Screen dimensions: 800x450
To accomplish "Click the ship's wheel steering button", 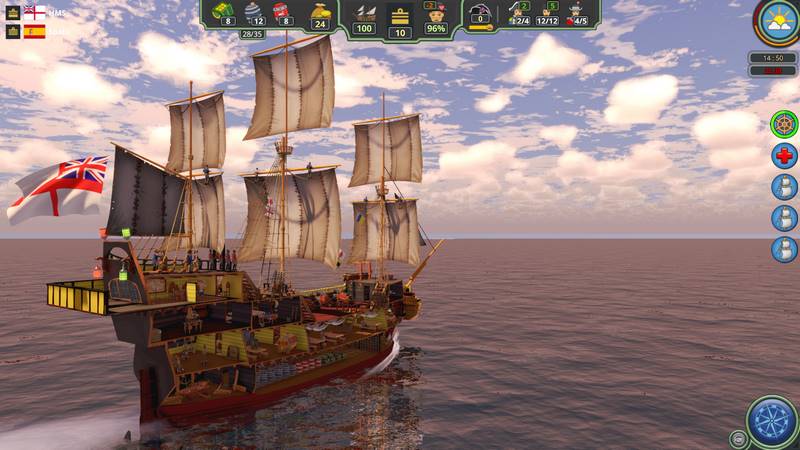I will tap(784, 126).
